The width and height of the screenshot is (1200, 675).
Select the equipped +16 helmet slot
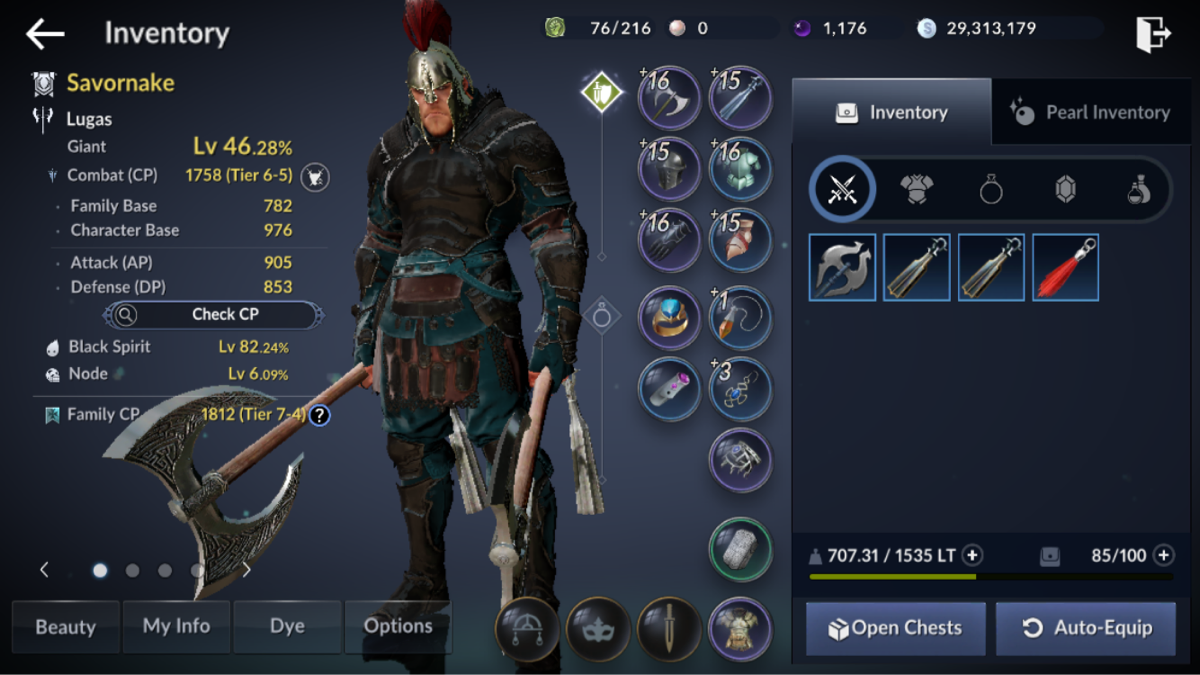(669, 167)
